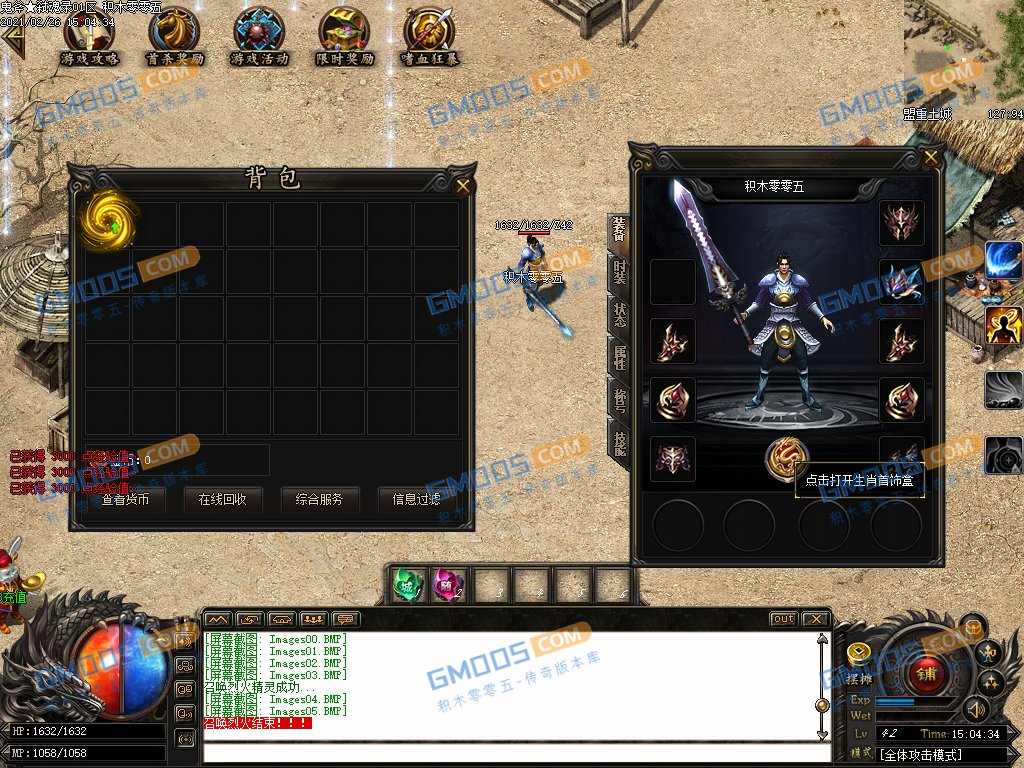The width and height of the screenshot is (1024, 768).
Task: Open the 限时奖励 treasure chest icon
Action: click(x=344, y=34)
